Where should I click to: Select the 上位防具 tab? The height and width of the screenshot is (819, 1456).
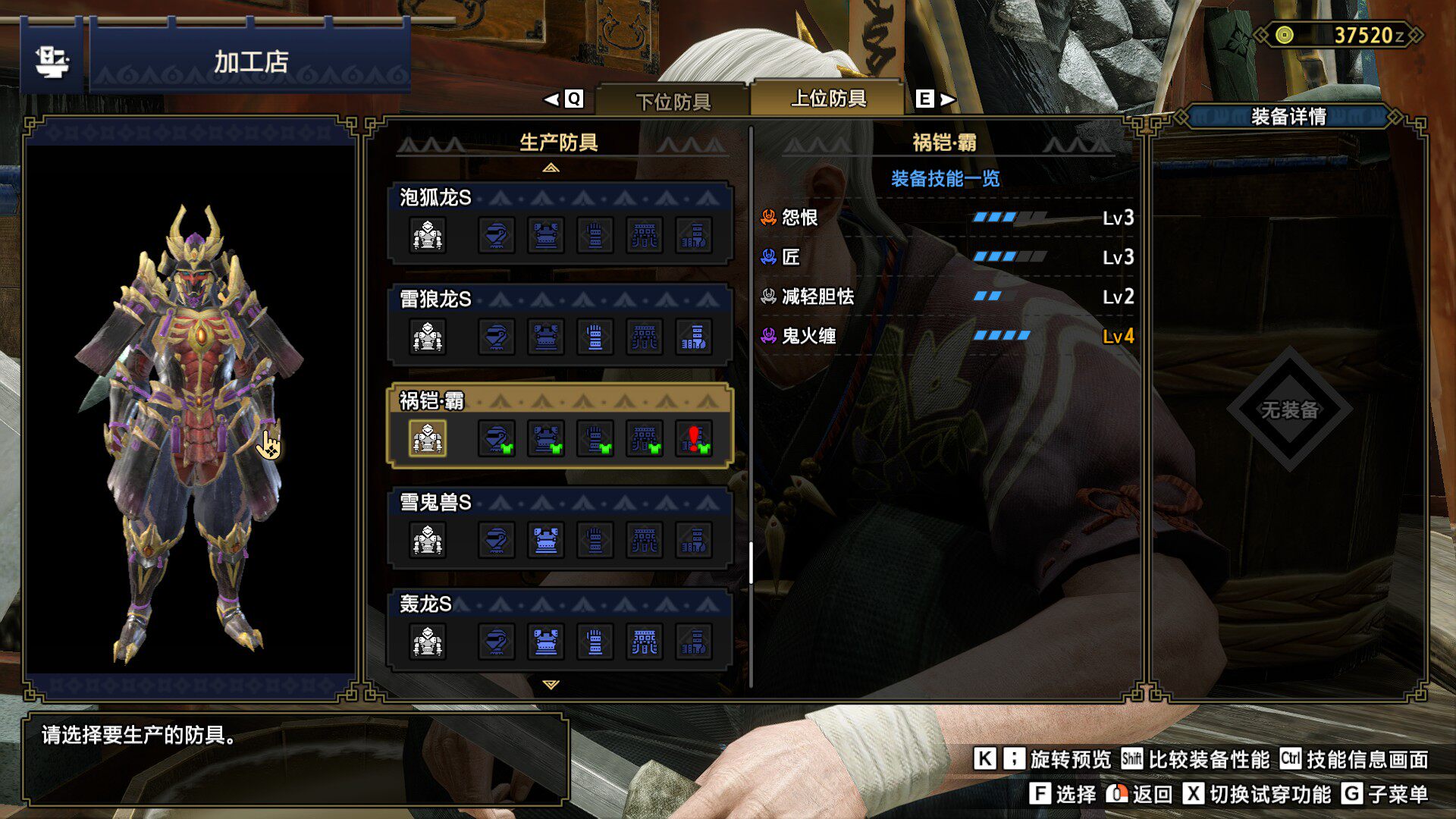828,99
